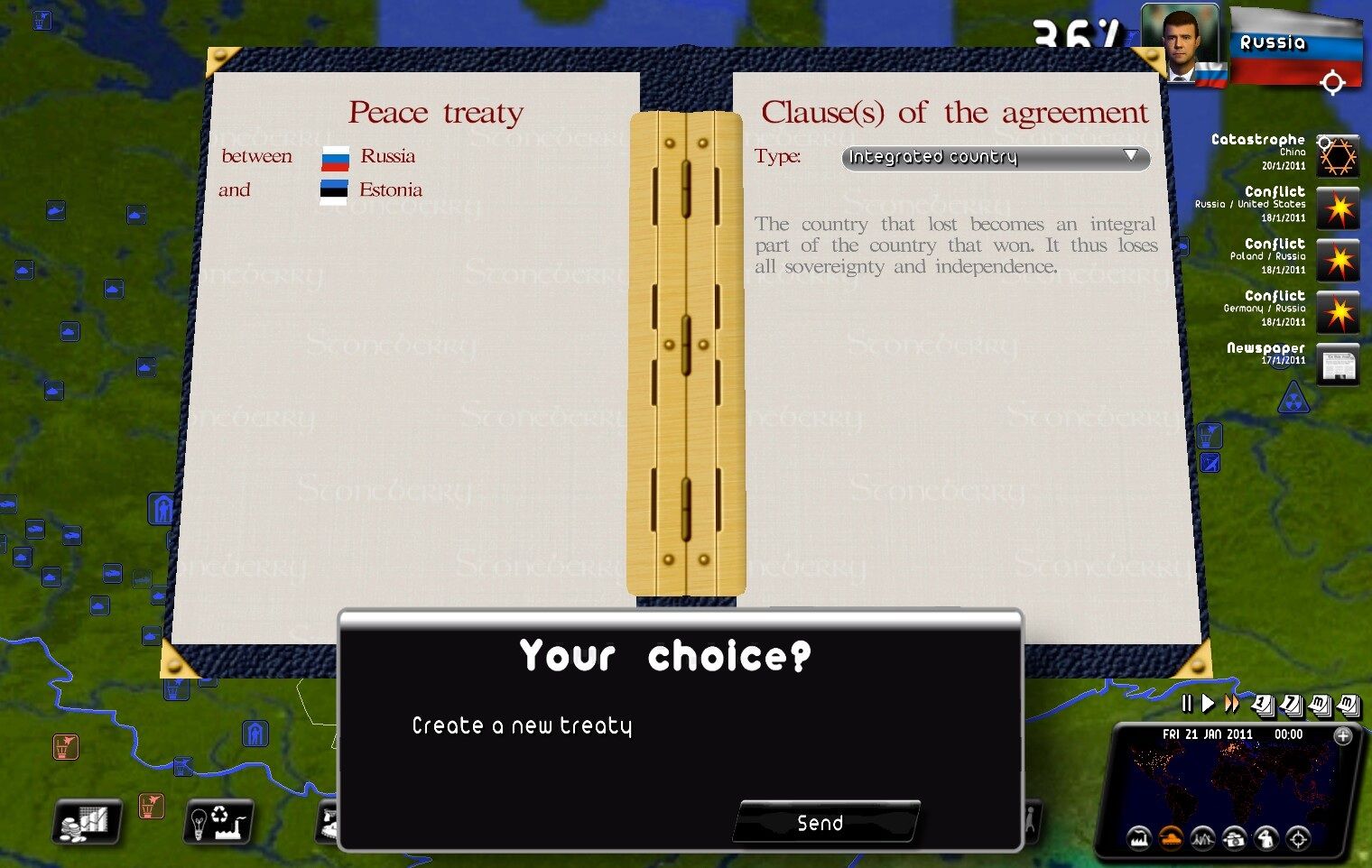Click the crosshair targeting icon on the mini-map
The width and height of the screenshot is (1372, 868).
pos(1298,840)
